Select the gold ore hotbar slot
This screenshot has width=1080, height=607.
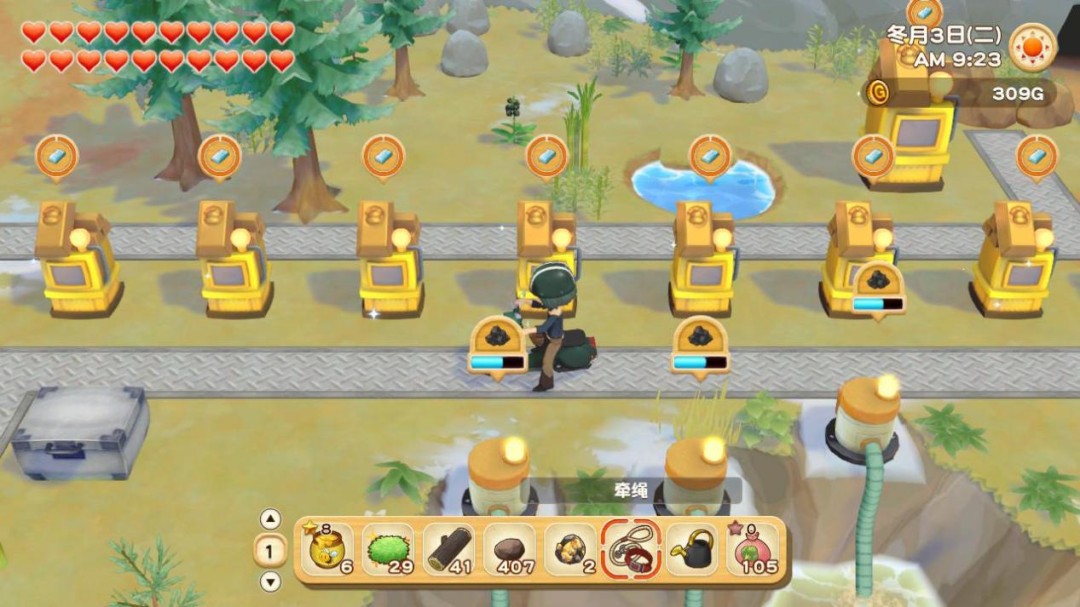tap(571, 549)
